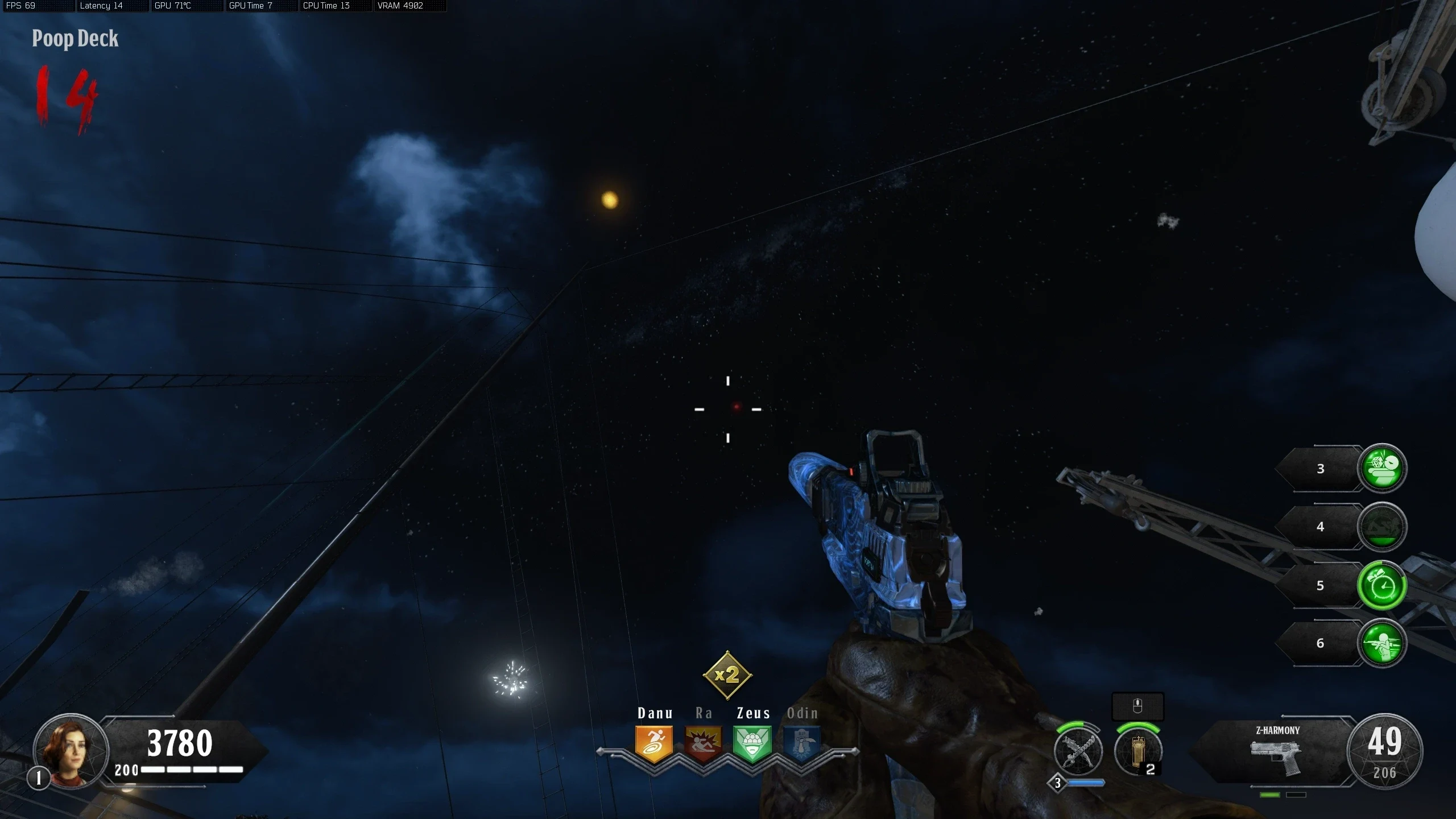Click the Ra explosion slide perk icon
The width and height of the screenshot is (1456, 819).
point(703,743)
